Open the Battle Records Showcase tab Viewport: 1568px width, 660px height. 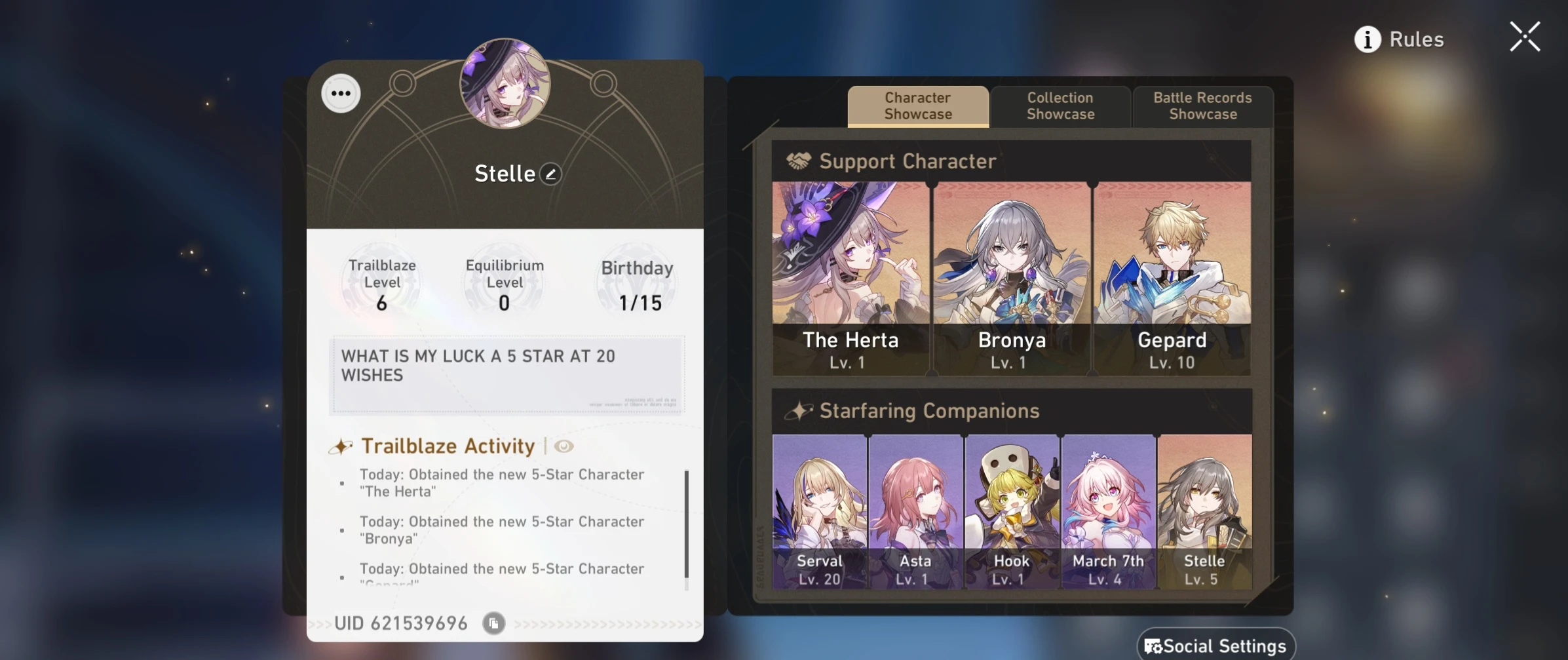click(1202, 106)
